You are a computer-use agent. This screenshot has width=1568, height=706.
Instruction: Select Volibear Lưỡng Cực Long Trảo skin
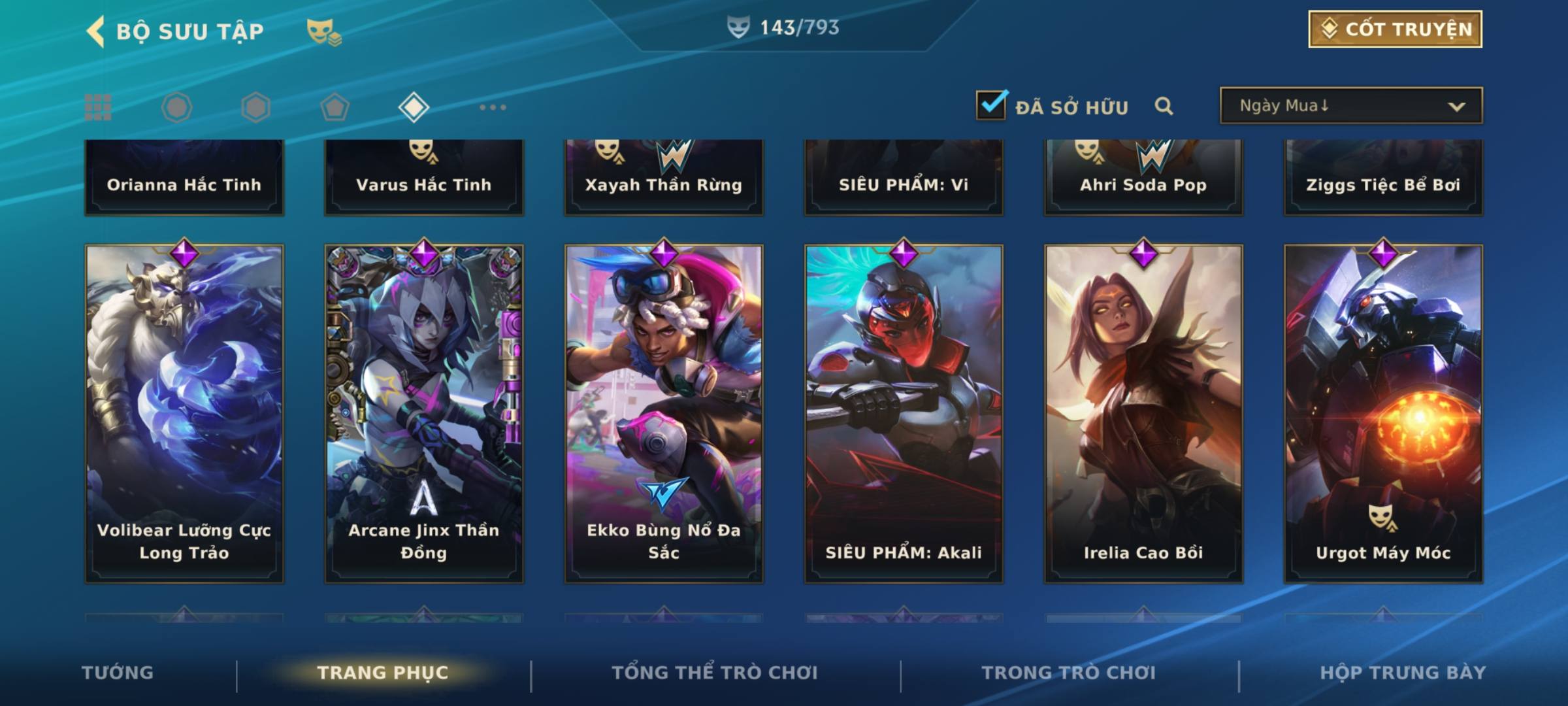pyautogui.click(x=184, y=413)
